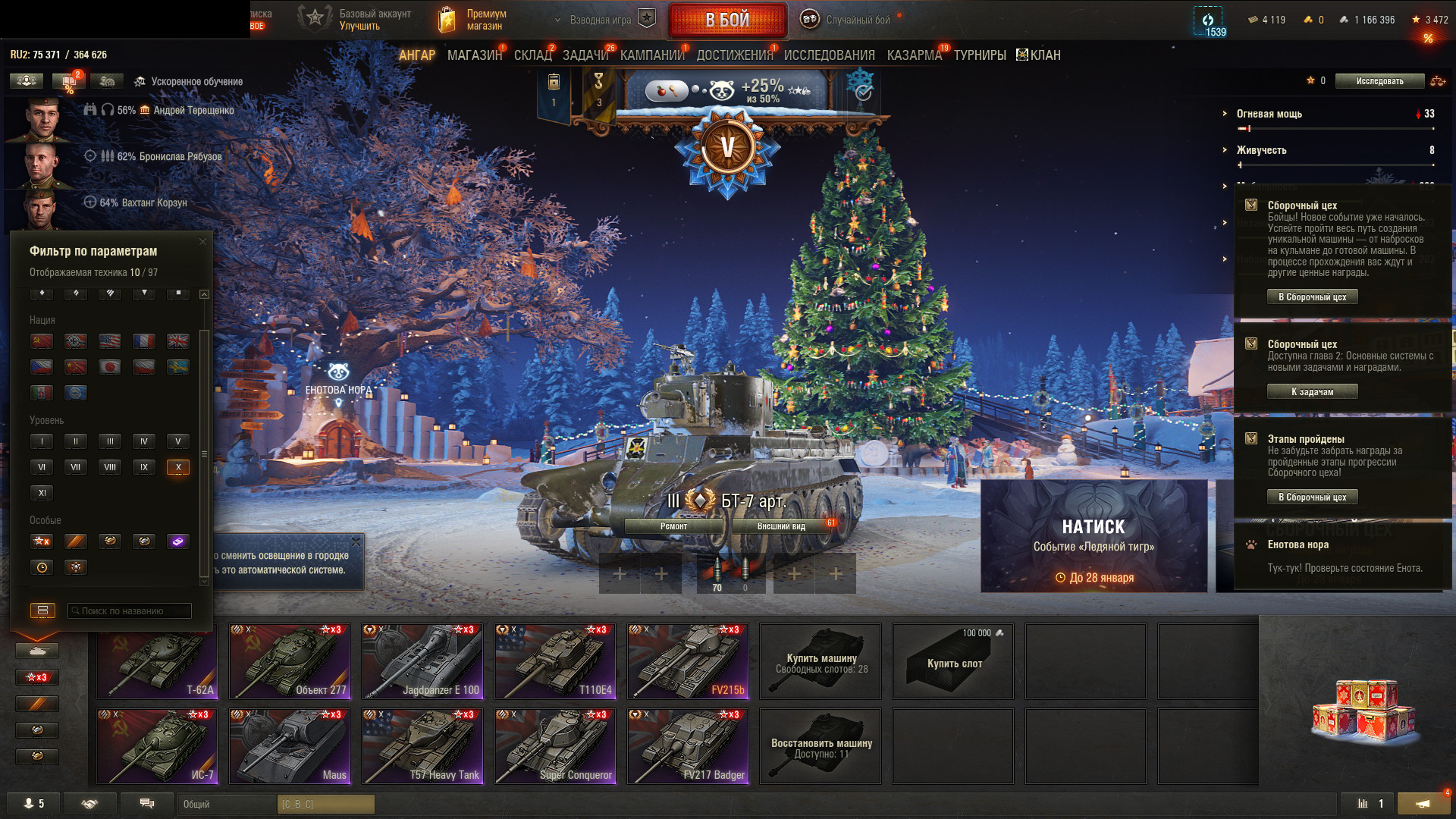Click the Купить слот tile
The width and height of the screenshot is (1456, 819).
pyautogui.click(x=953, y=661)
